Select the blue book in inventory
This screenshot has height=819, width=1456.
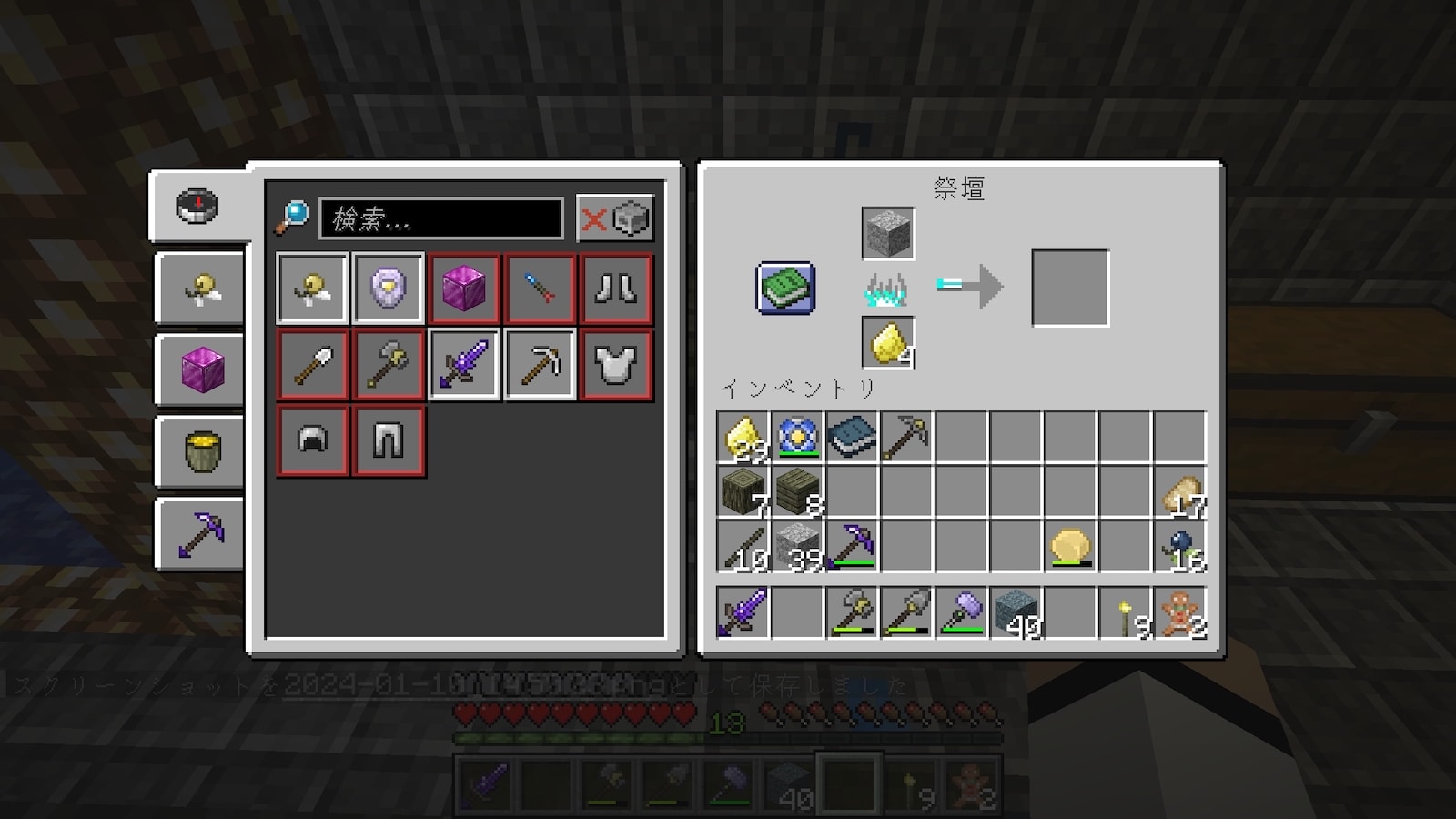coord(852,437)
